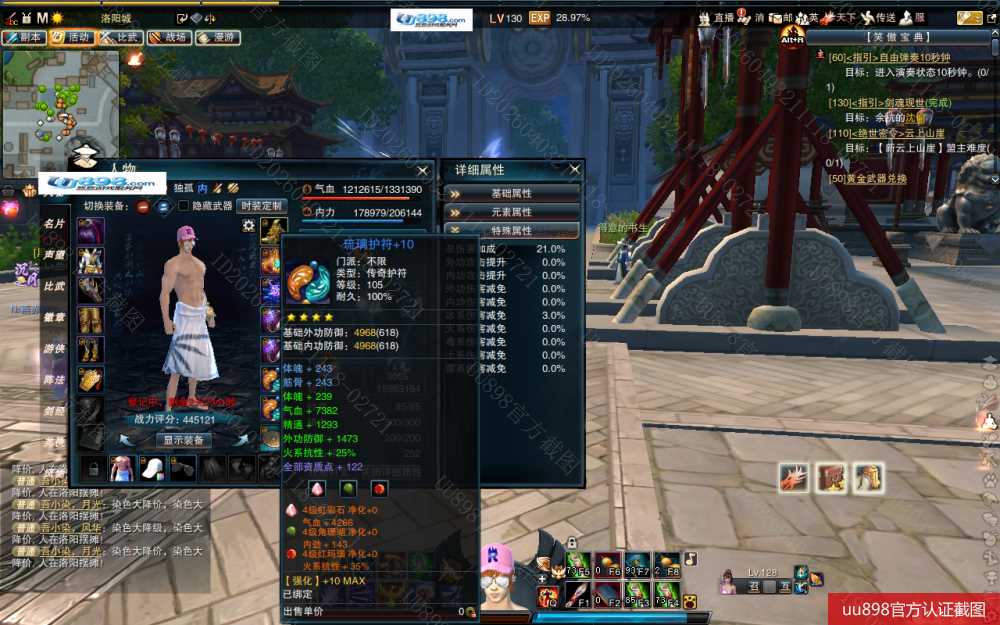Select the 比武 arena button

pyautogui.click(x=120, y=37)
